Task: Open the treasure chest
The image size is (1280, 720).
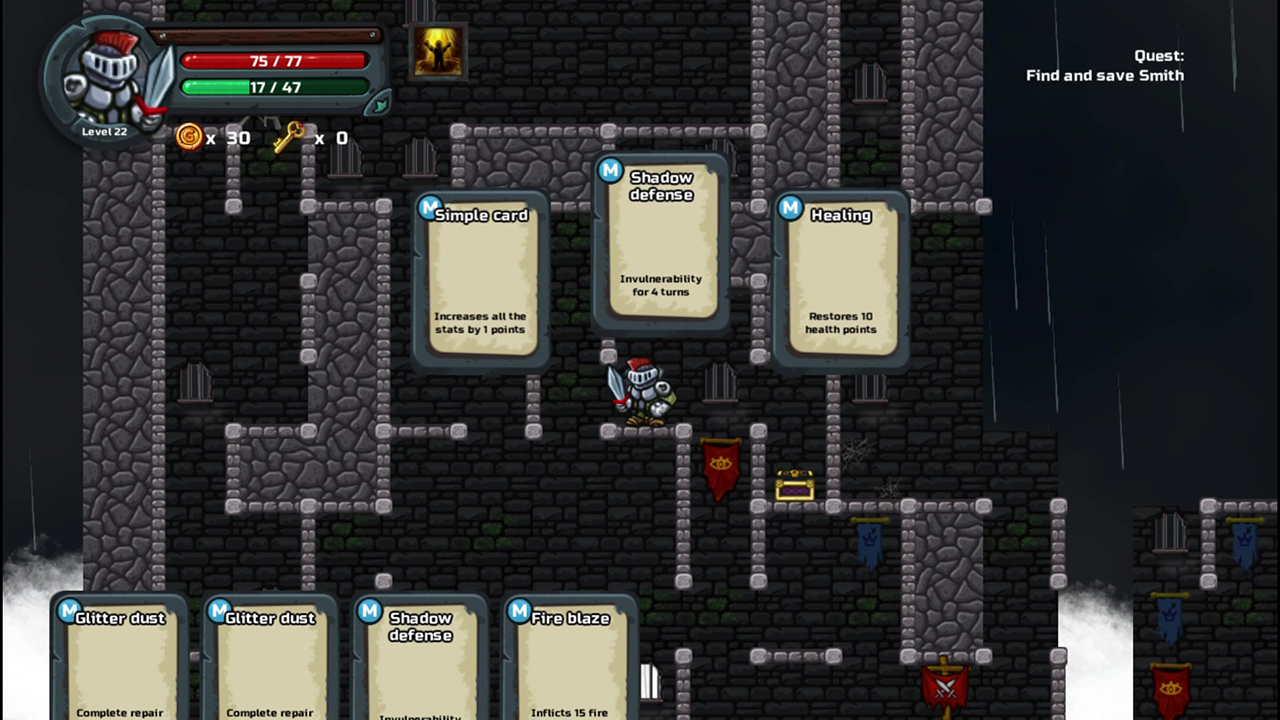Action: [795, 486]
